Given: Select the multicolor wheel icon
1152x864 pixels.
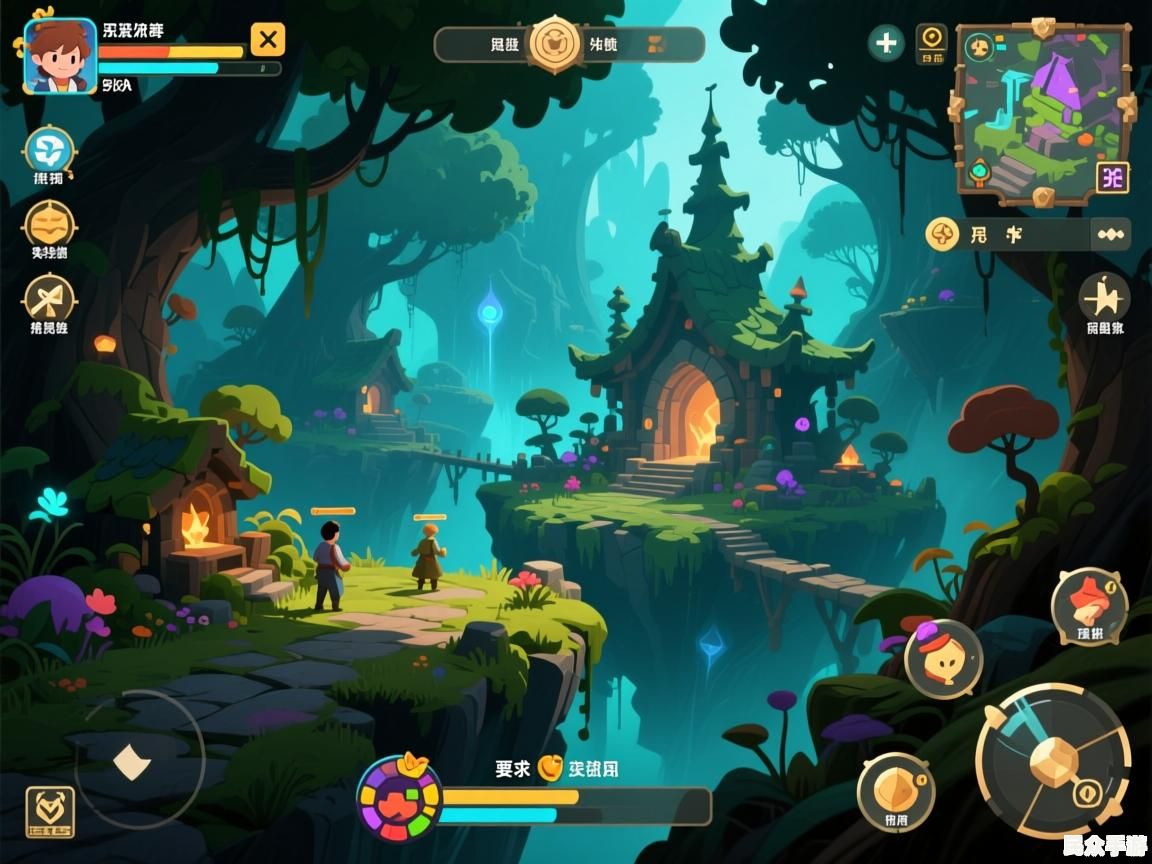Looking at the screenshot, I should pos(399,798).
